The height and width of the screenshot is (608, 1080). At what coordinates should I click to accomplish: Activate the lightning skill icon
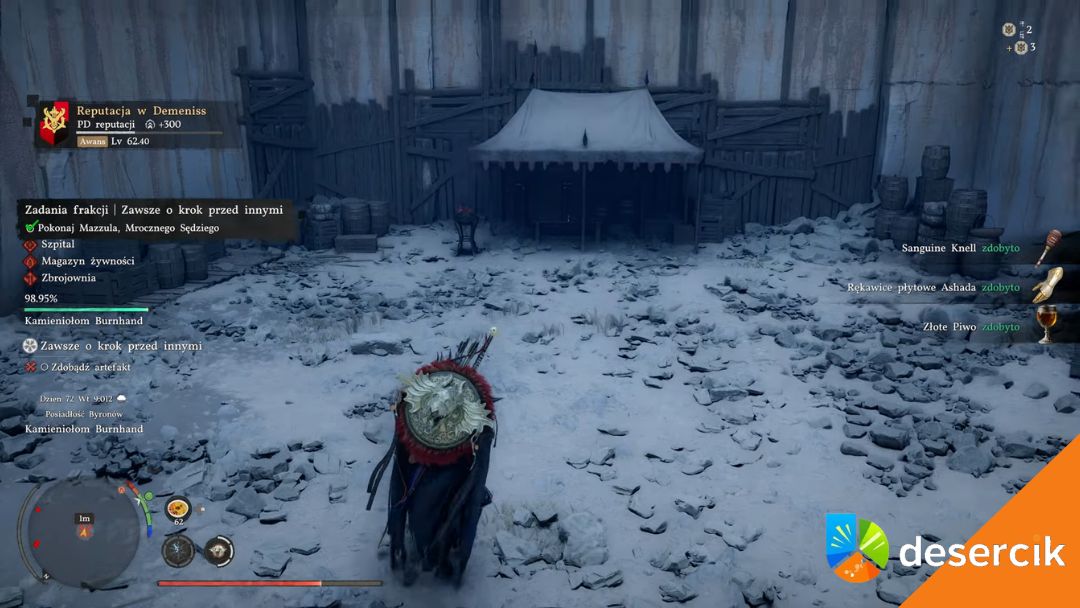point(178,550)
